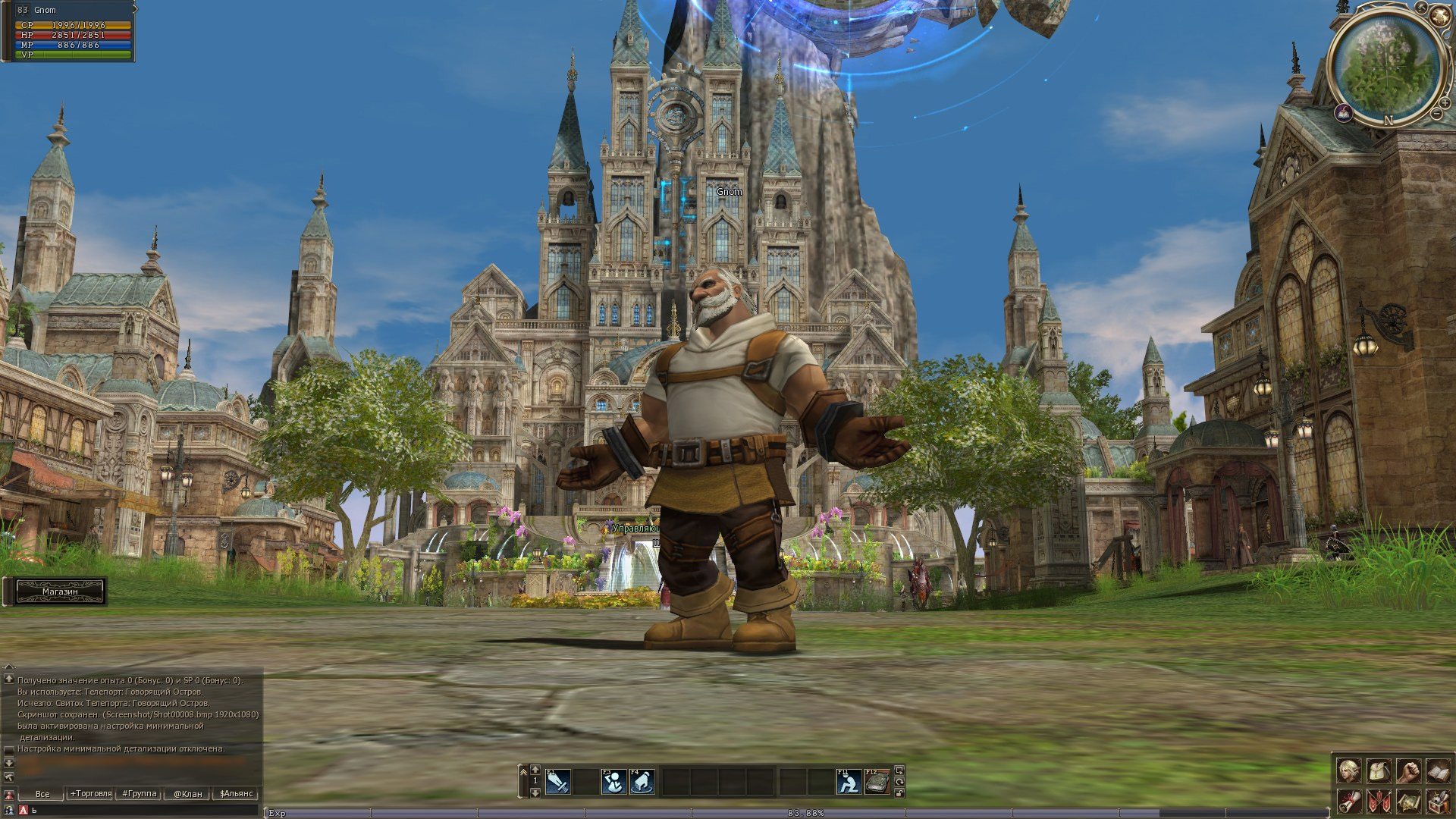1456x819 pixels.
Task: Toggle the hotbar lock icon
Action: click(899, 793)
